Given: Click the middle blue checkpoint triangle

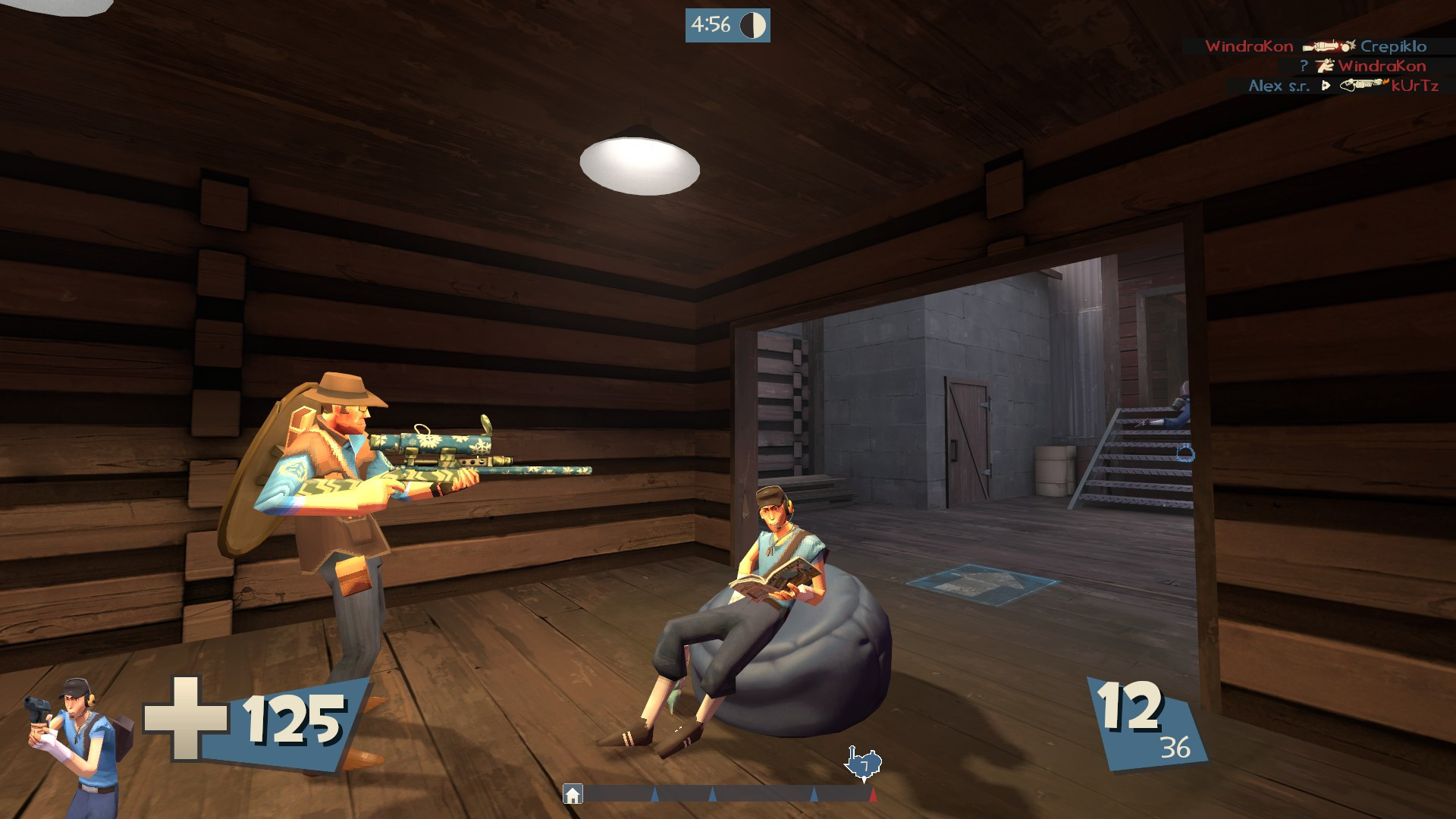Looking at the screenshot, I should pos(713,795).
